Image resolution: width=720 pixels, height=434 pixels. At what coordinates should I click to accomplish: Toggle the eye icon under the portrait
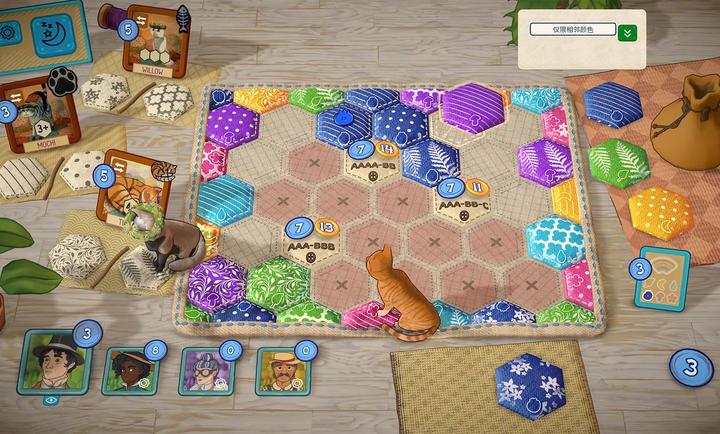53,399
